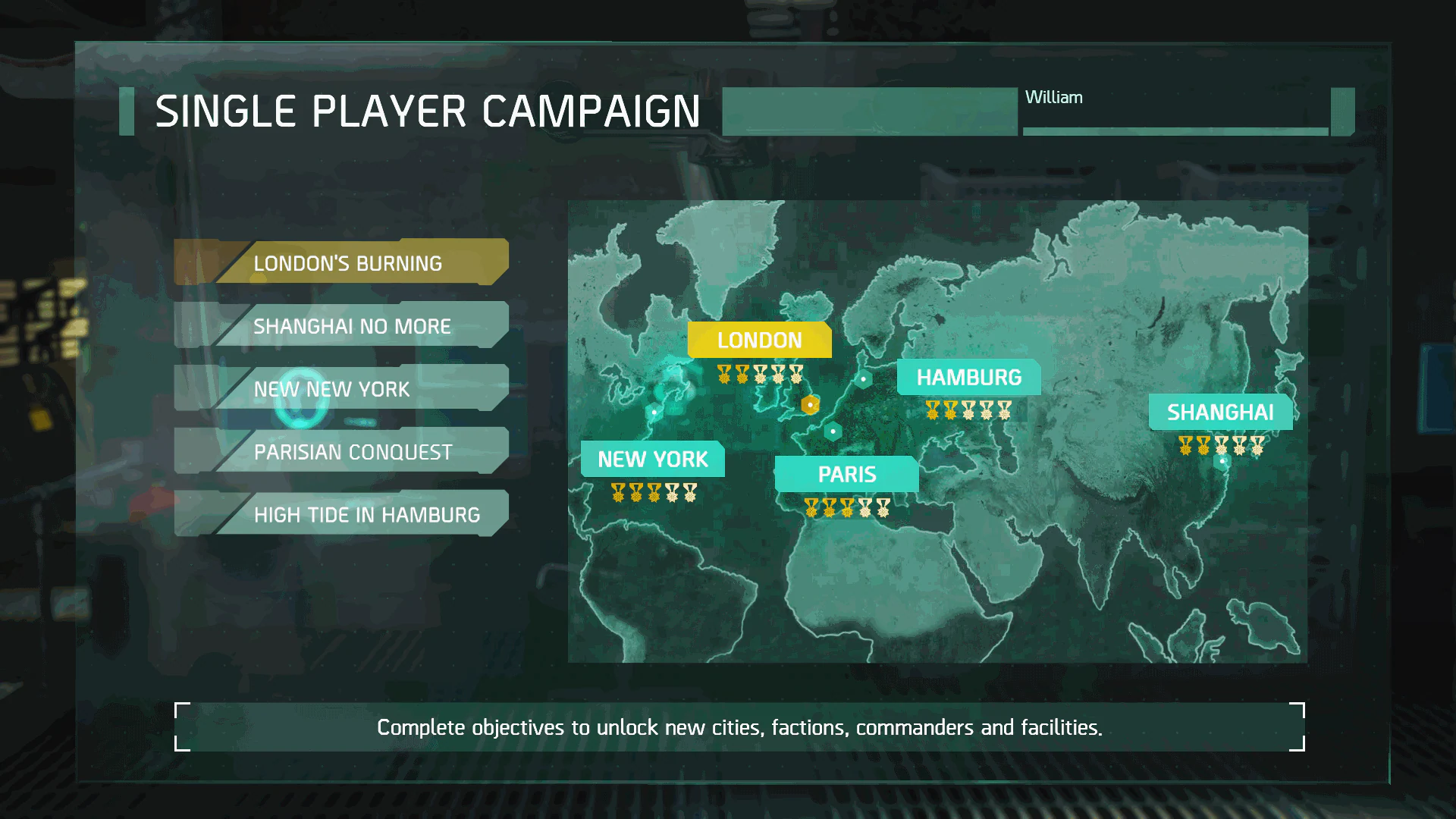Click the LONDON label on the map
Viewport: 1456px width, 819px height.
point(759,340)
